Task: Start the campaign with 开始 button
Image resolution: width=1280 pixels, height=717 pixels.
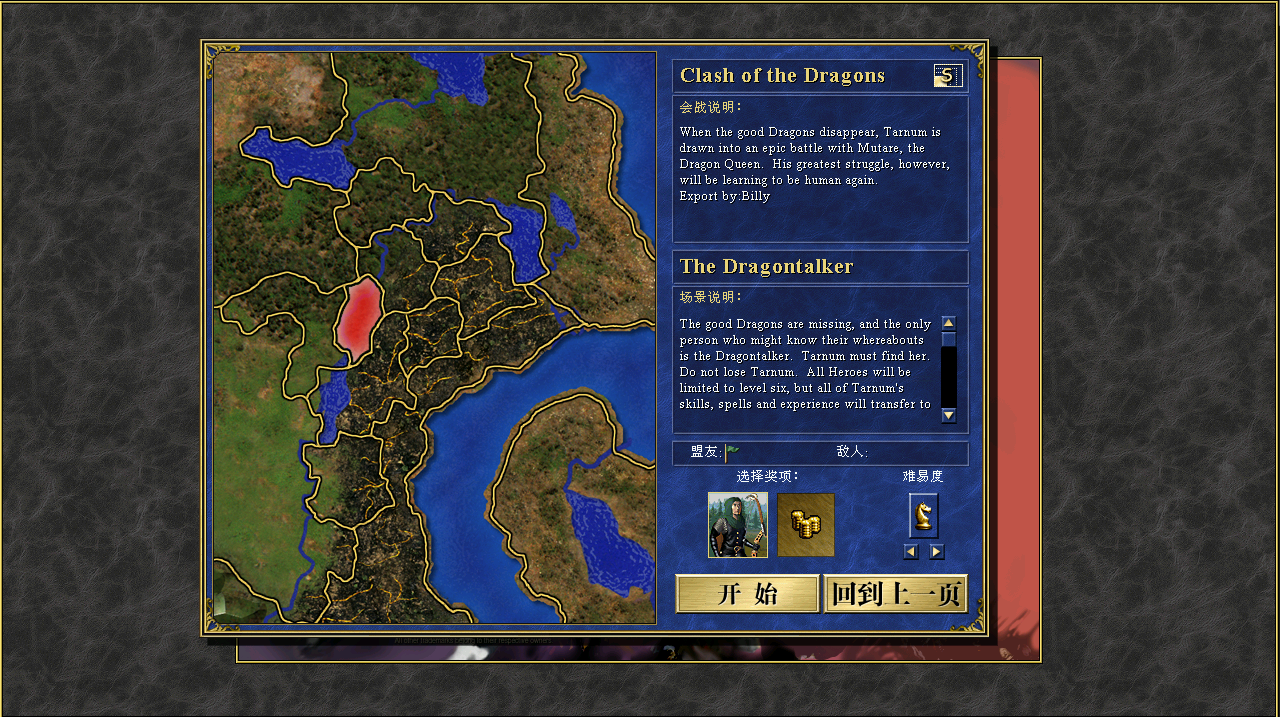Action: (x=747, y=593)
